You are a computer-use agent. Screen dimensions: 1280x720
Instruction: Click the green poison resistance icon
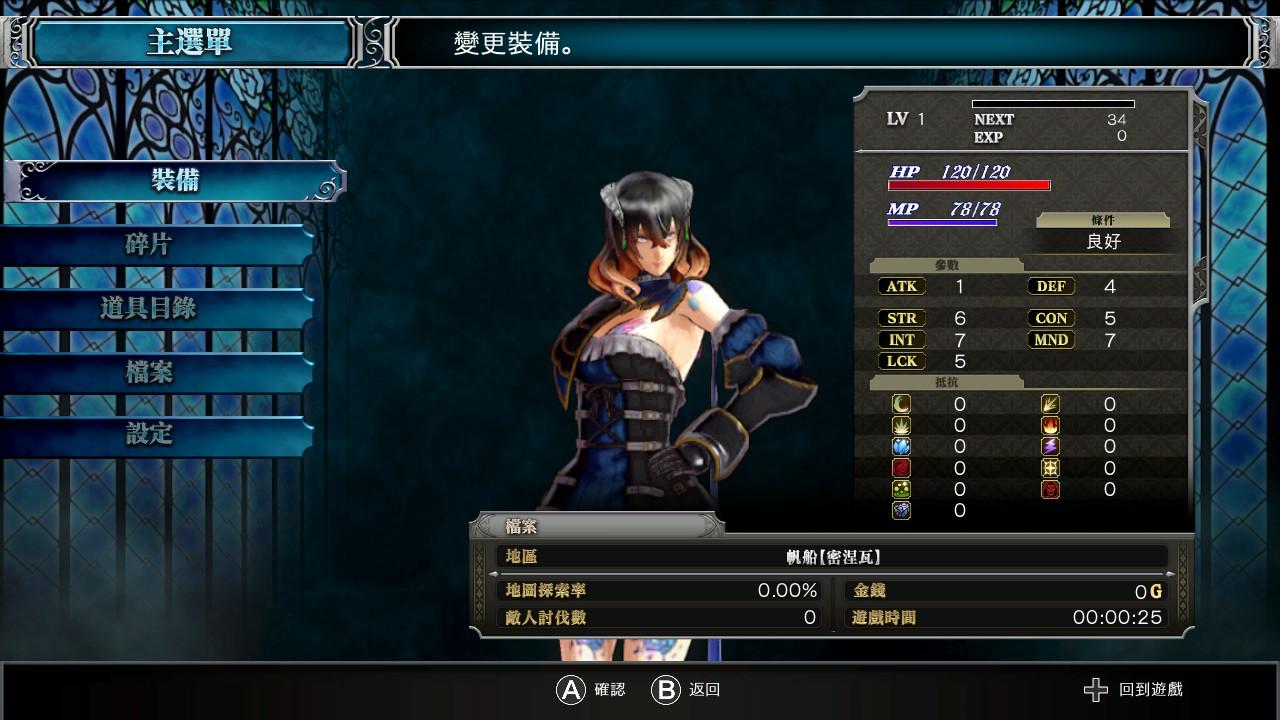[899, 490]
